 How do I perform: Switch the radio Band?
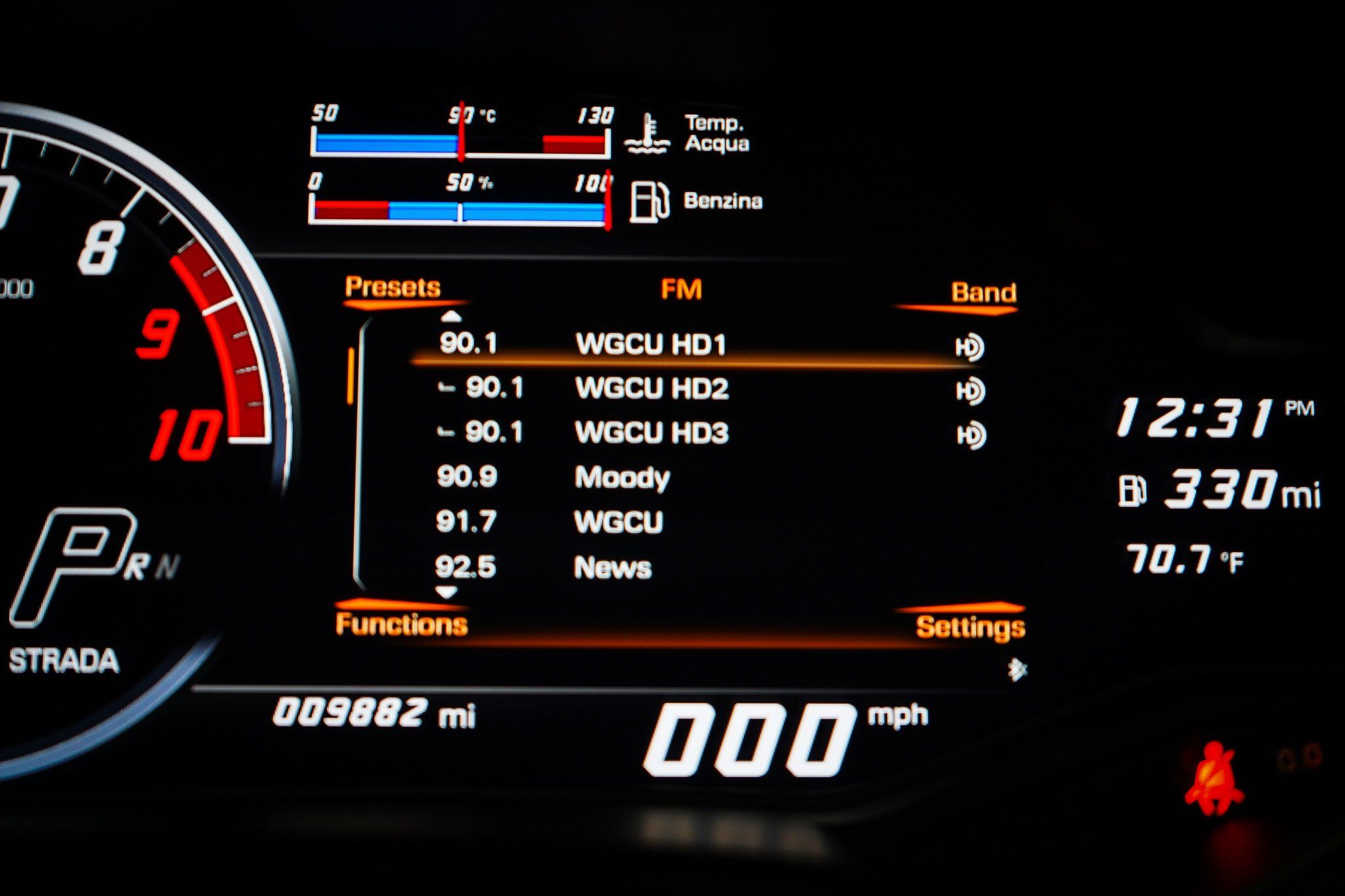click(983, 293)
